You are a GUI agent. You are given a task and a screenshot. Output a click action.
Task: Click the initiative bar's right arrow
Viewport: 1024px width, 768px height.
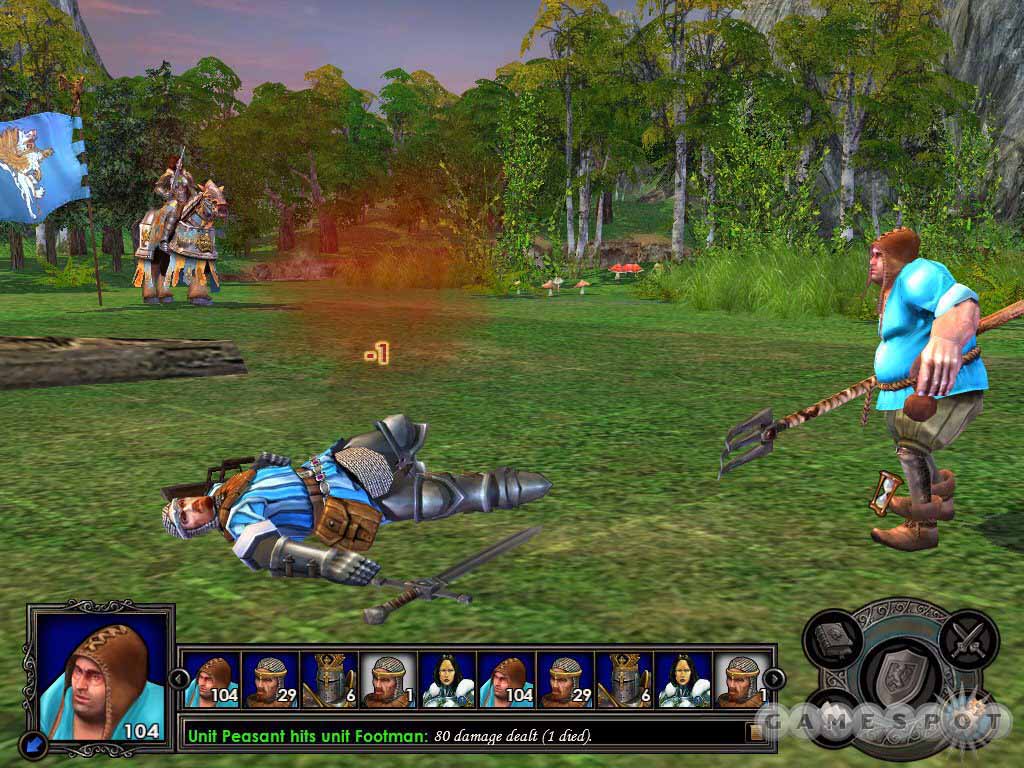(774, 679)
